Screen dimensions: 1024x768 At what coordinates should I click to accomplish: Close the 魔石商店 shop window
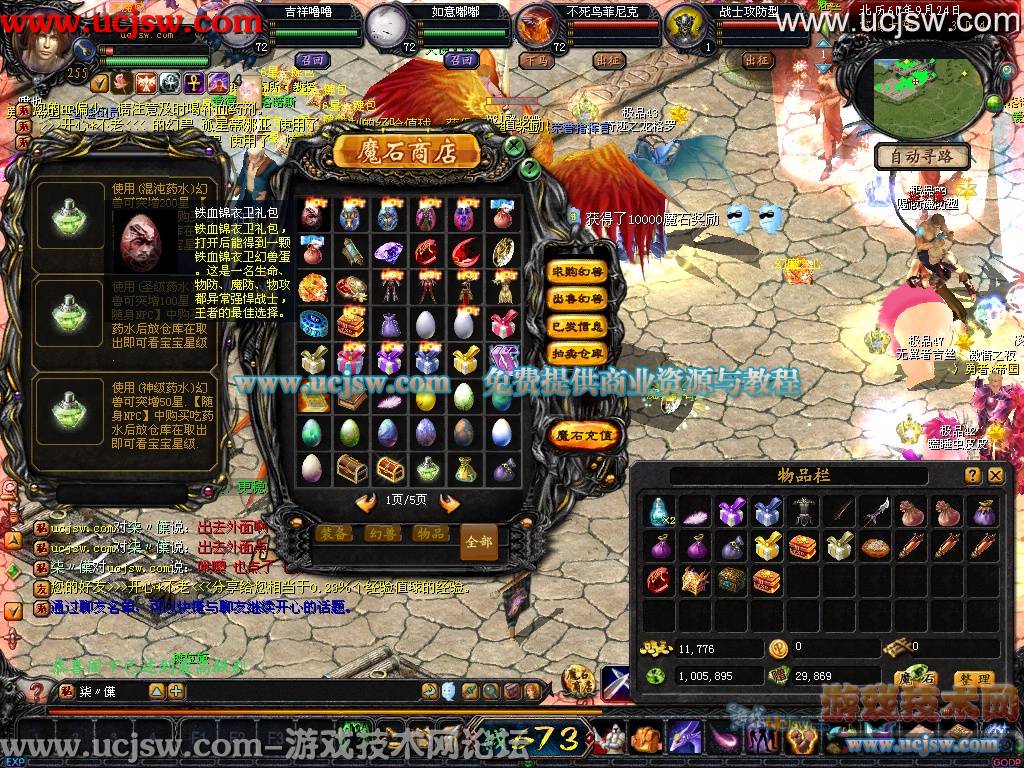coord(514,146)
